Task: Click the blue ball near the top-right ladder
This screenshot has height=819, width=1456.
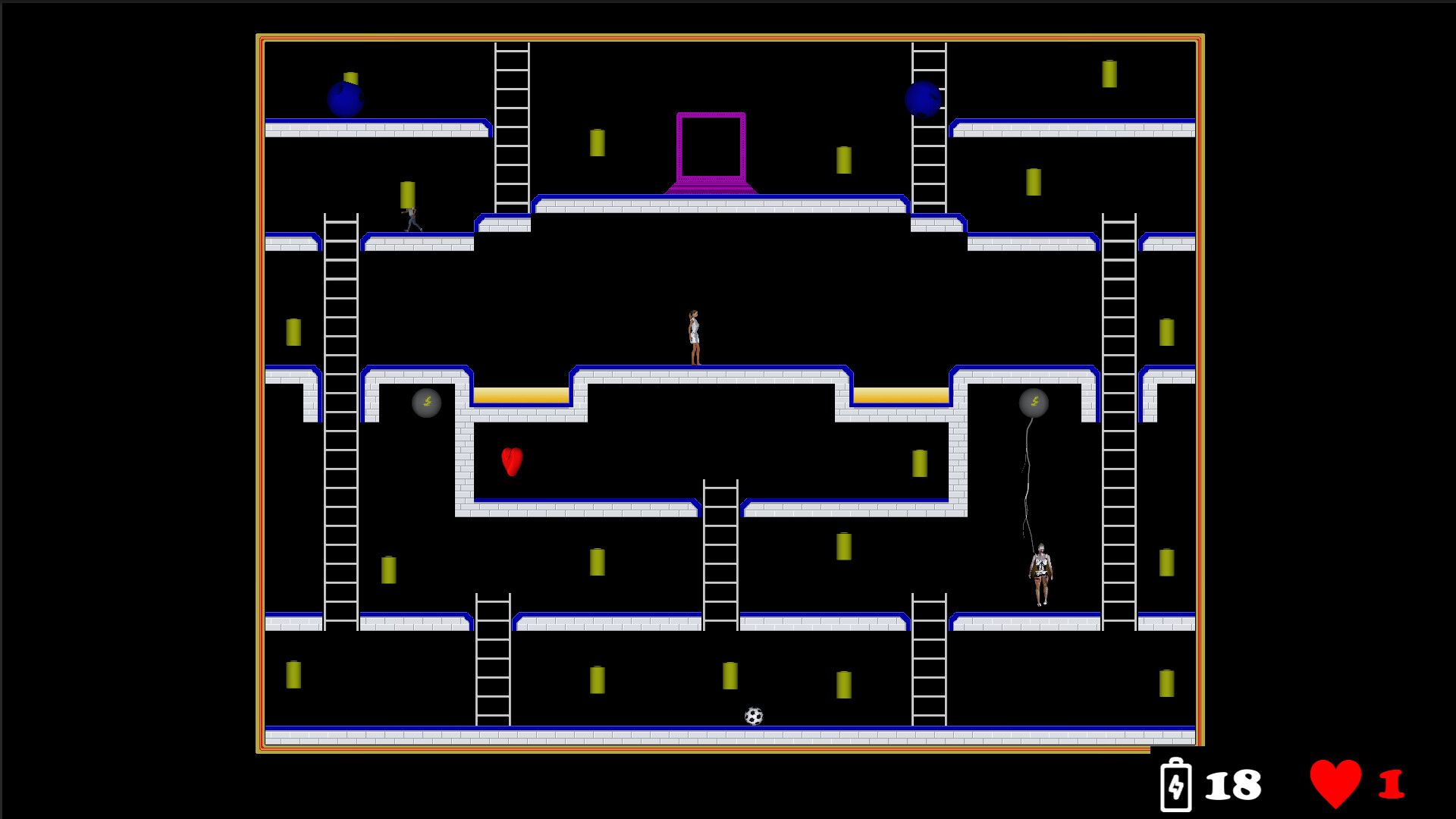Action: coord(924,99)
